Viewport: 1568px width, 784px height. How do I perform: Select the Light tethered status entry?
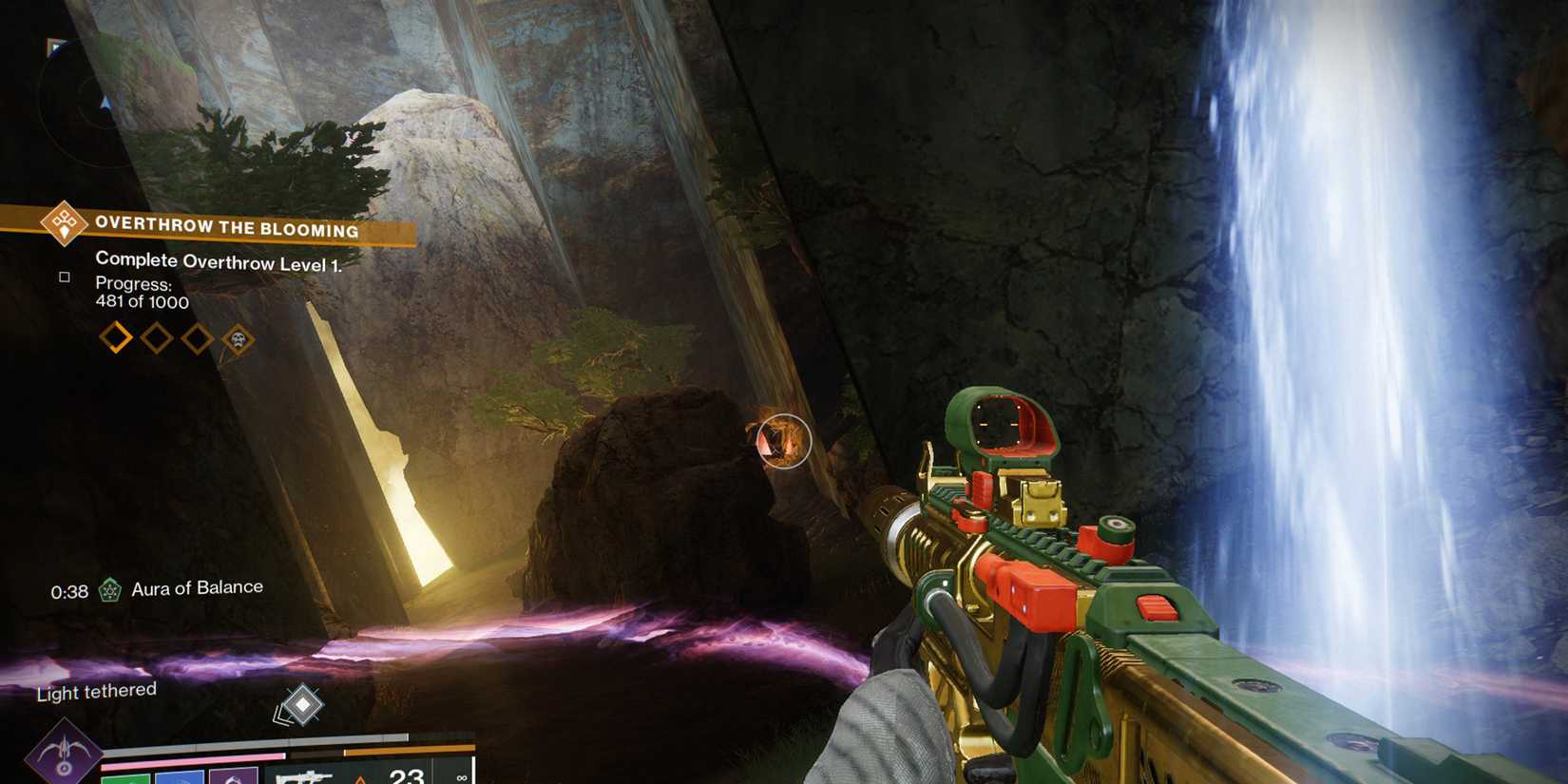[x=95, y=693]
